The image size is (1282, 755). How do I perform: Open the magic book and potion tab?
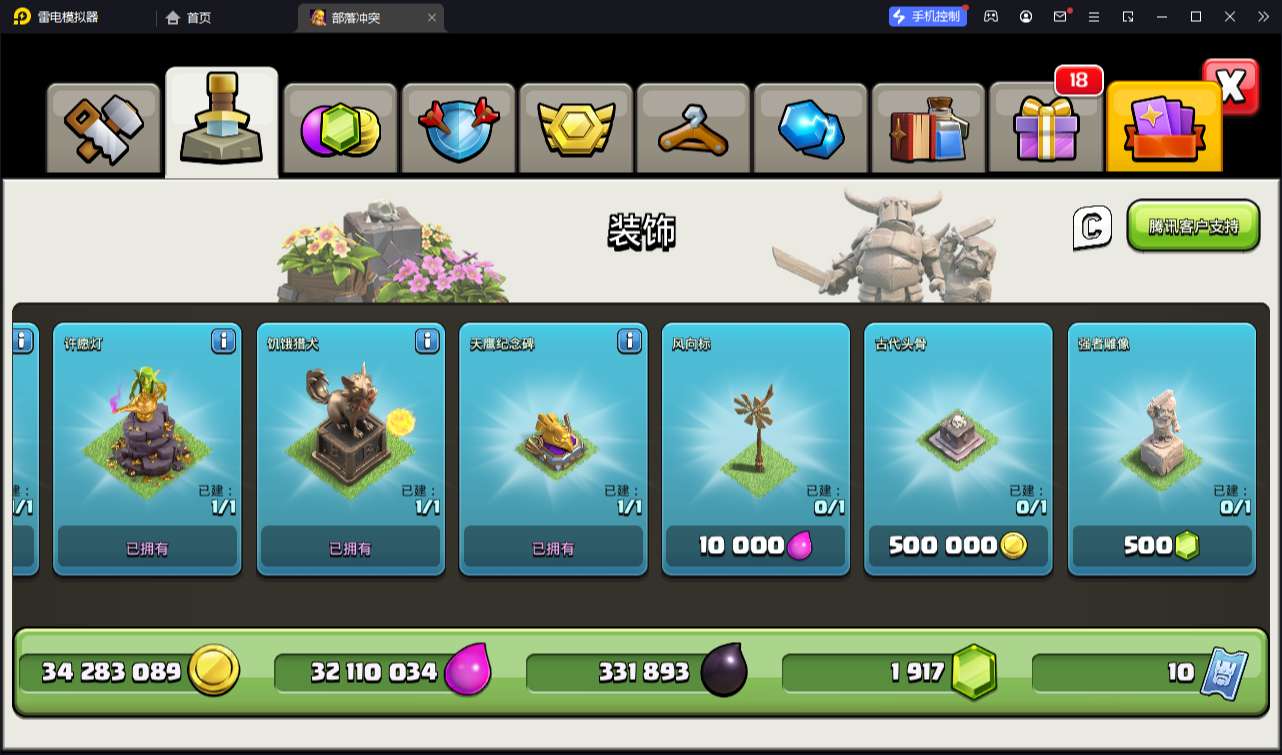[928, 129]
